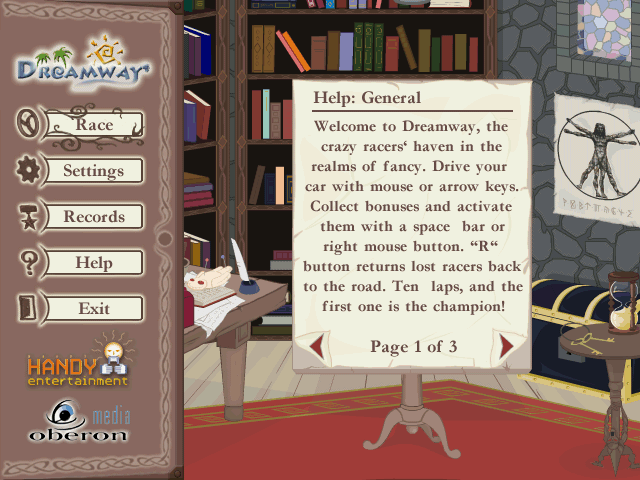Select the Help menu entry
Viewport: 640px width, 480px height.
click(x=94, y=263)
